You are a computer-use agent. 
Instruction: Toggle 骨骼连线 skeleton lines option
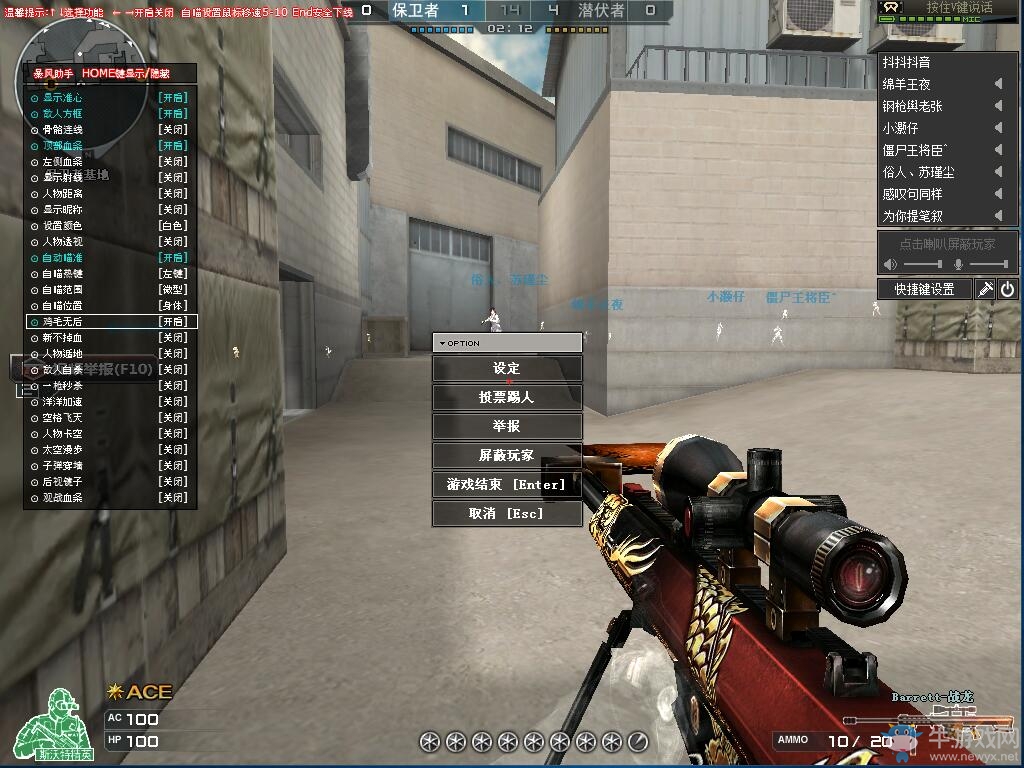point(110,130)
